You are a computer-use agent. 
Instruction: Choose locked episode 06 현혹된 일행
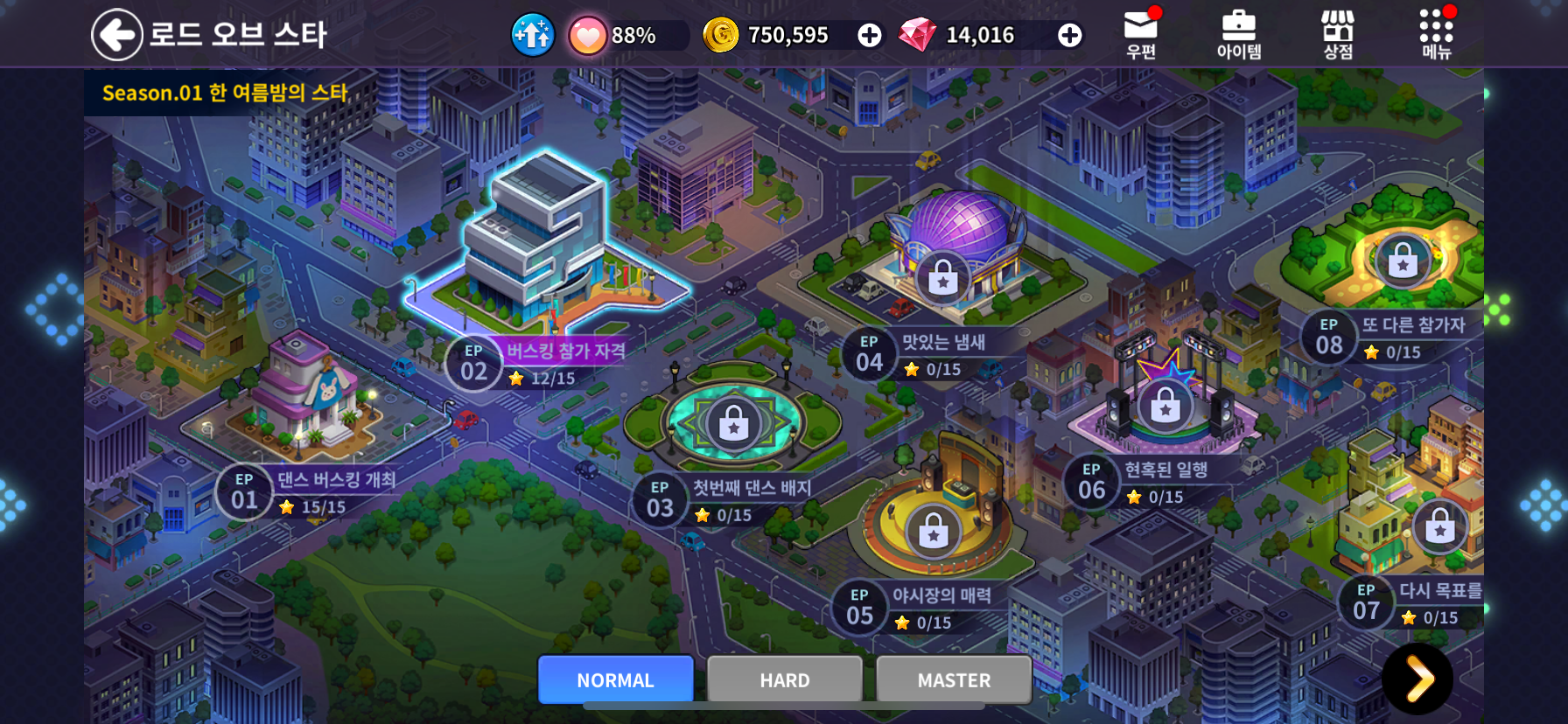[x=1165, y=407]
